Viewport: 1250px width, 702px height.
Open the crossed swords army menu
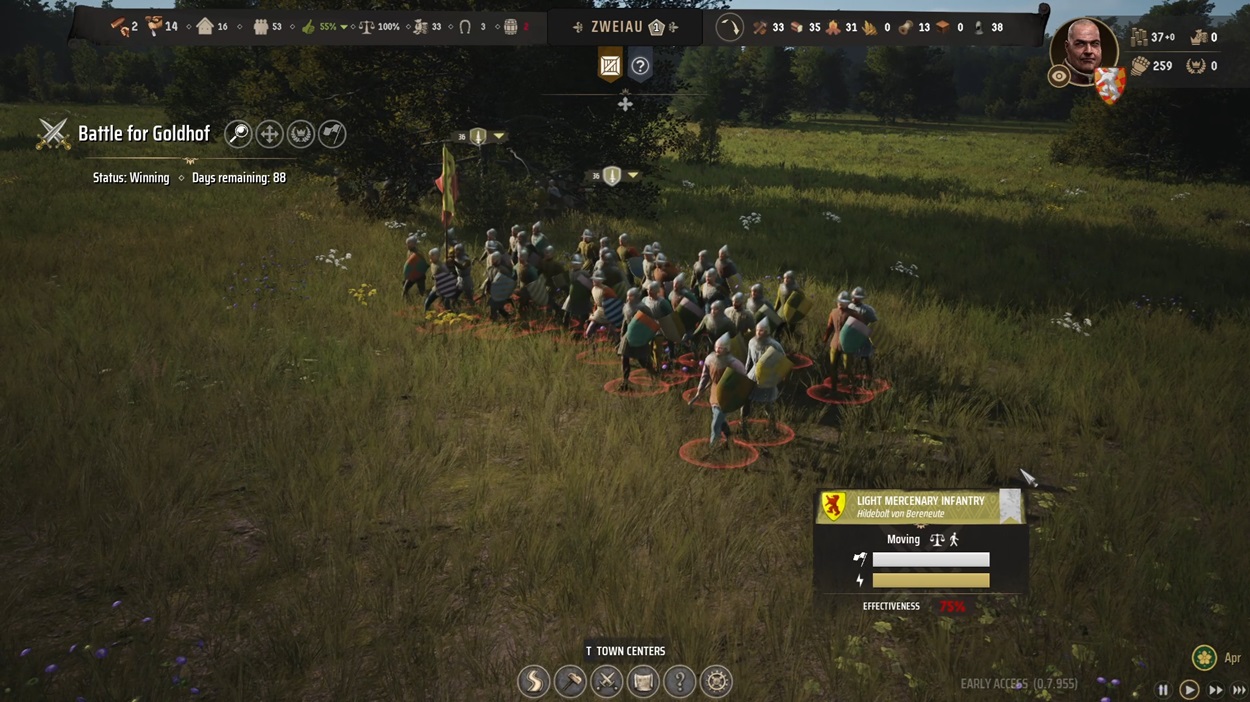(x=607, y=682)
